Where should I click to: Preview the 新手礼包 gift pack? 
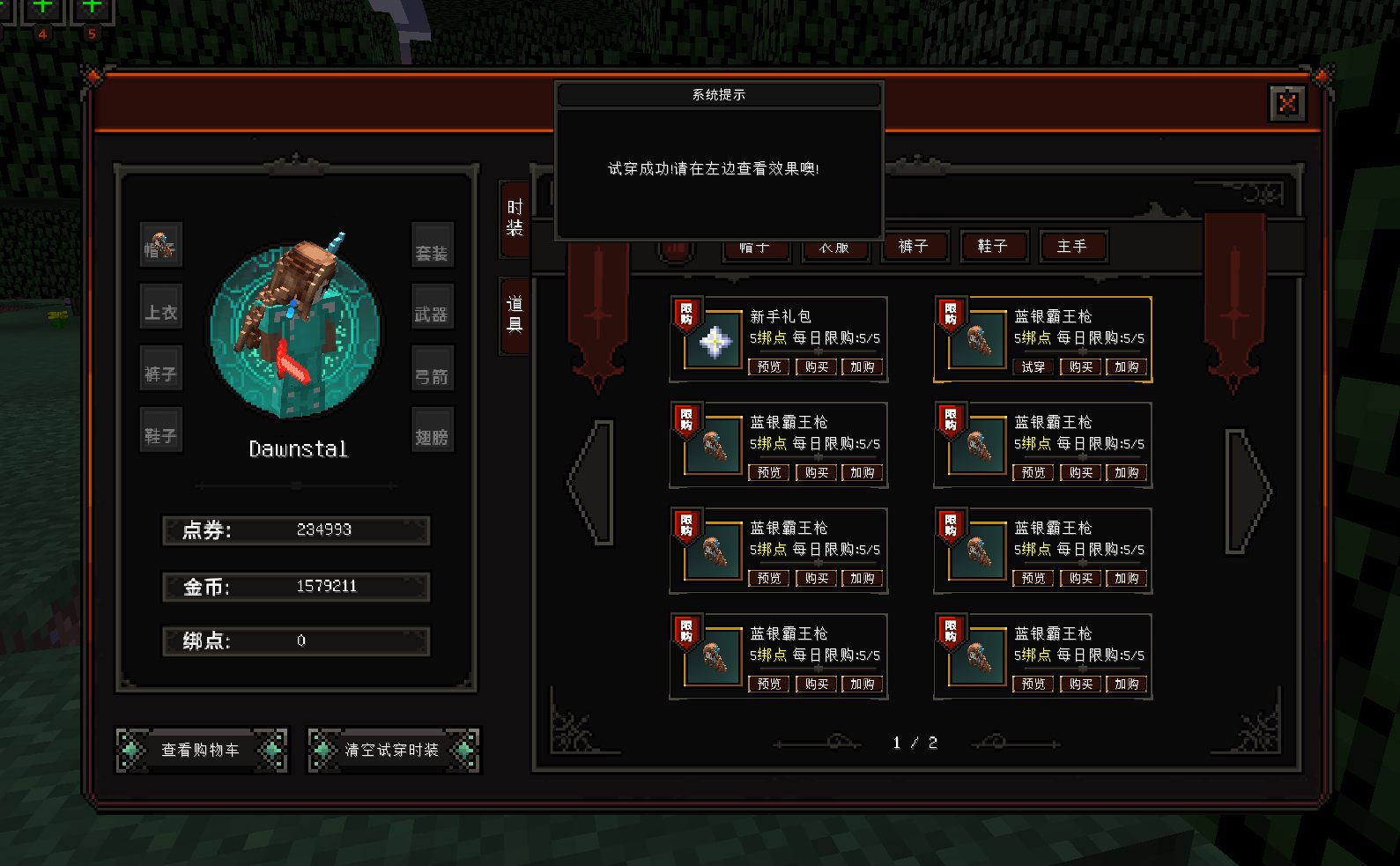click(x=769, y=367)
